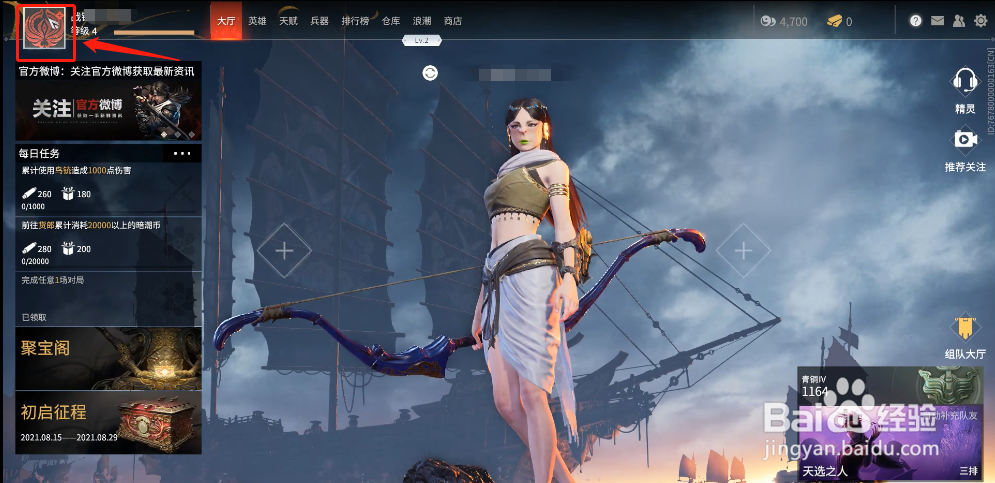Click the 官方微博 follow banner

pyautogui.click(x=109, y=110)
